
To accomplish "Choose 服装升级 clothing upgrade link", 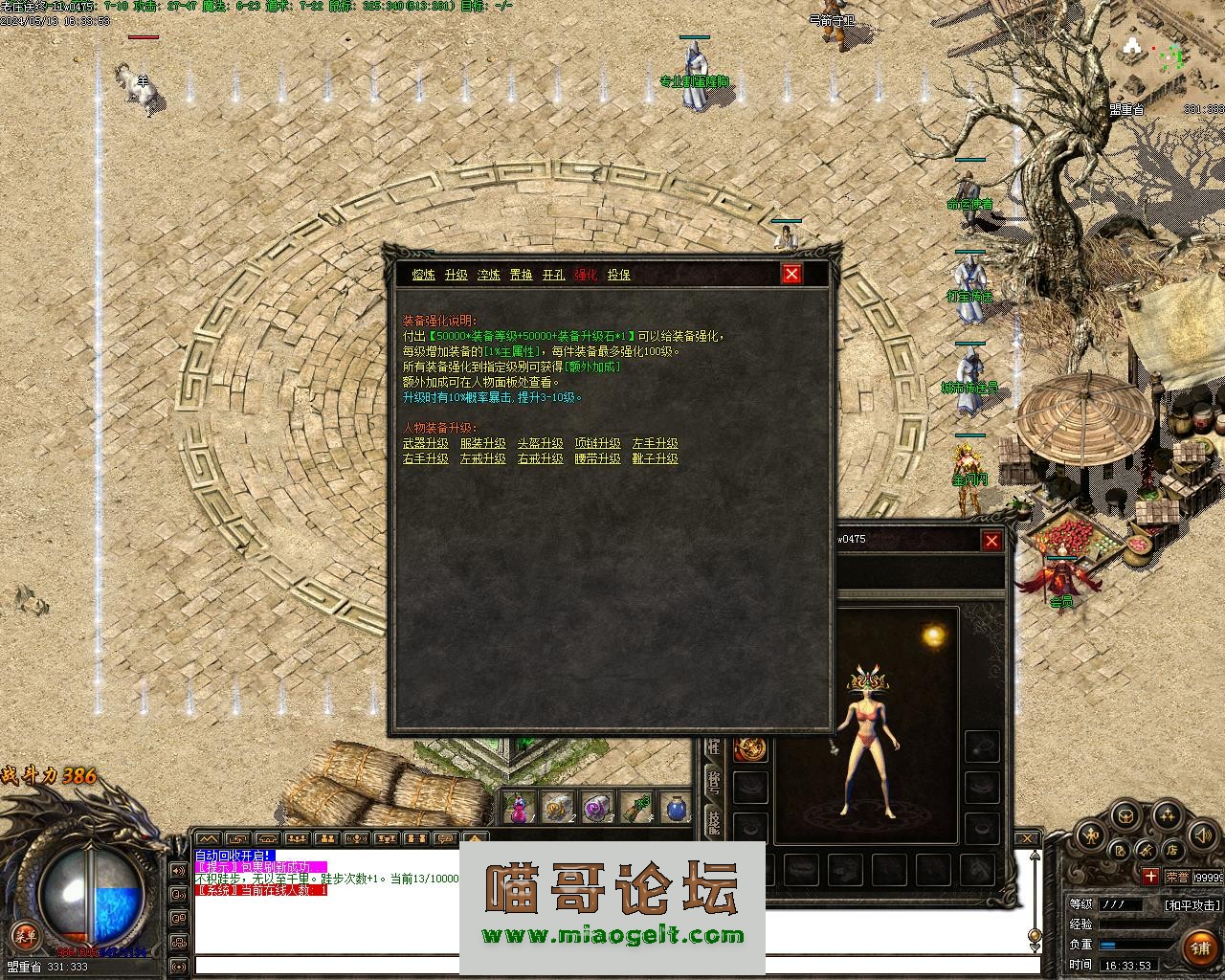I will (483, 443).
